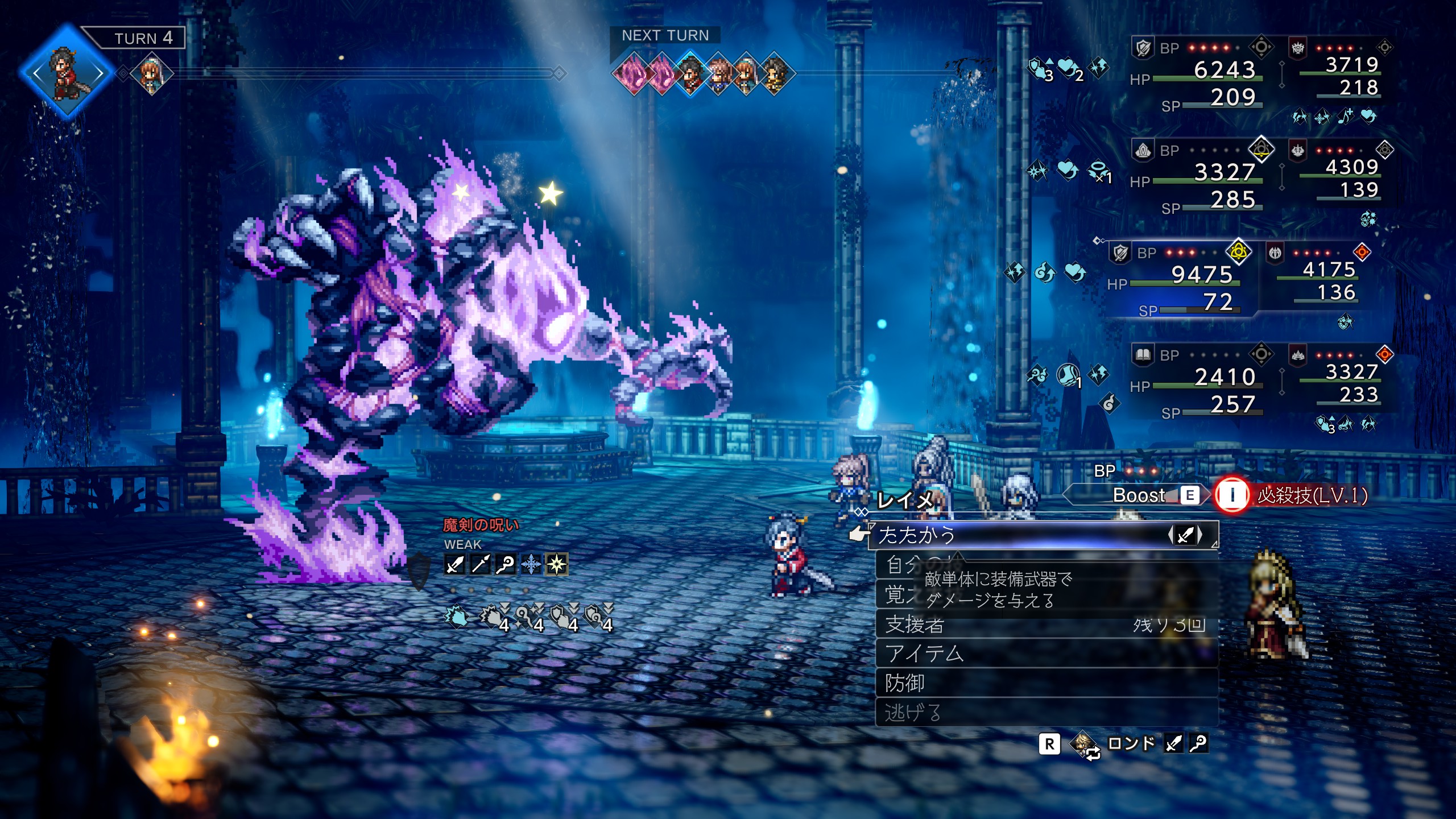Click the enemy's light weakness icon
This screenshot has width=1456, height=819.
point(556,564)
